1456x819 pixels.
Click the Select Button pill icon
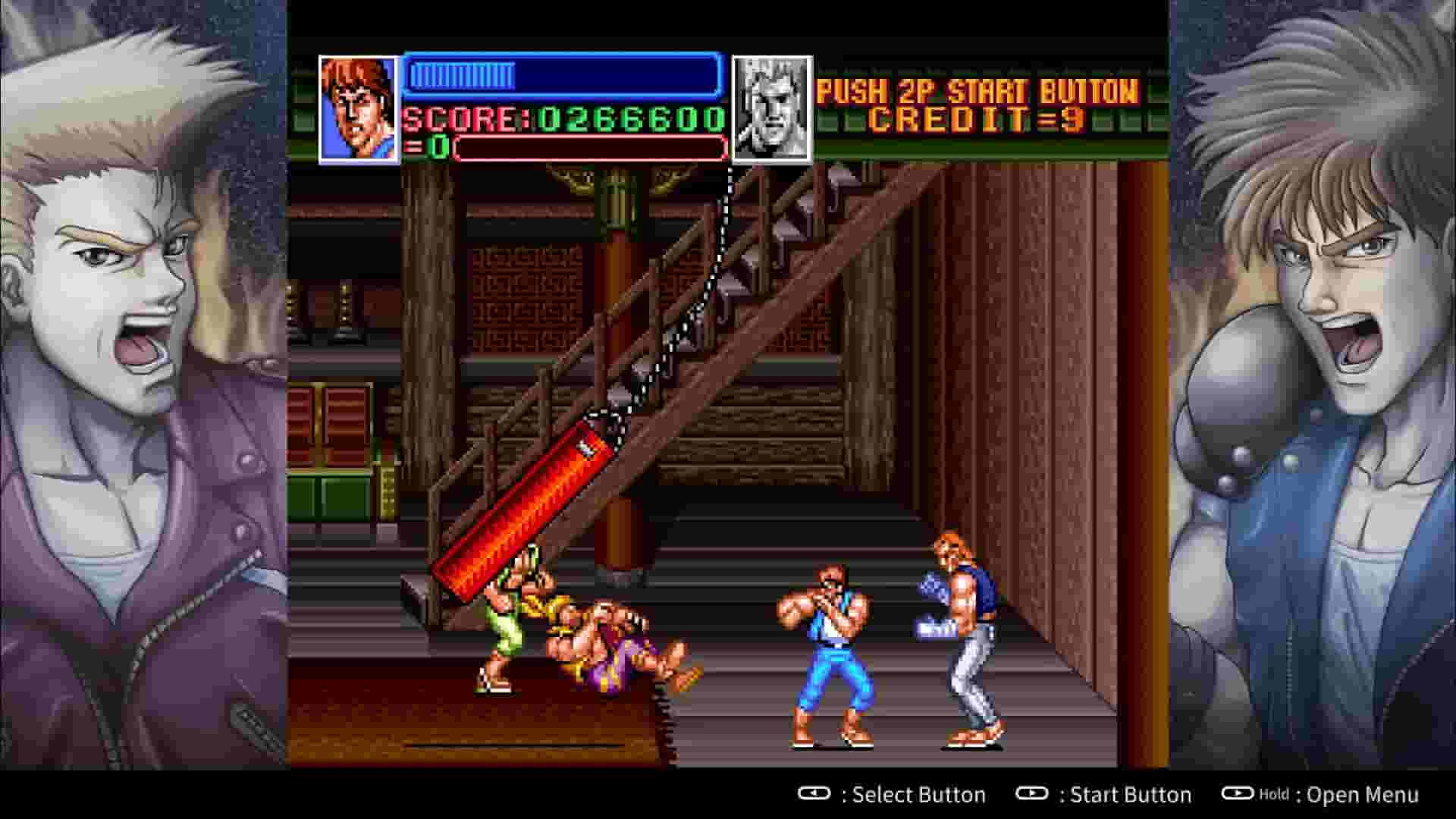pyautogui.click(x=813, y=795)
